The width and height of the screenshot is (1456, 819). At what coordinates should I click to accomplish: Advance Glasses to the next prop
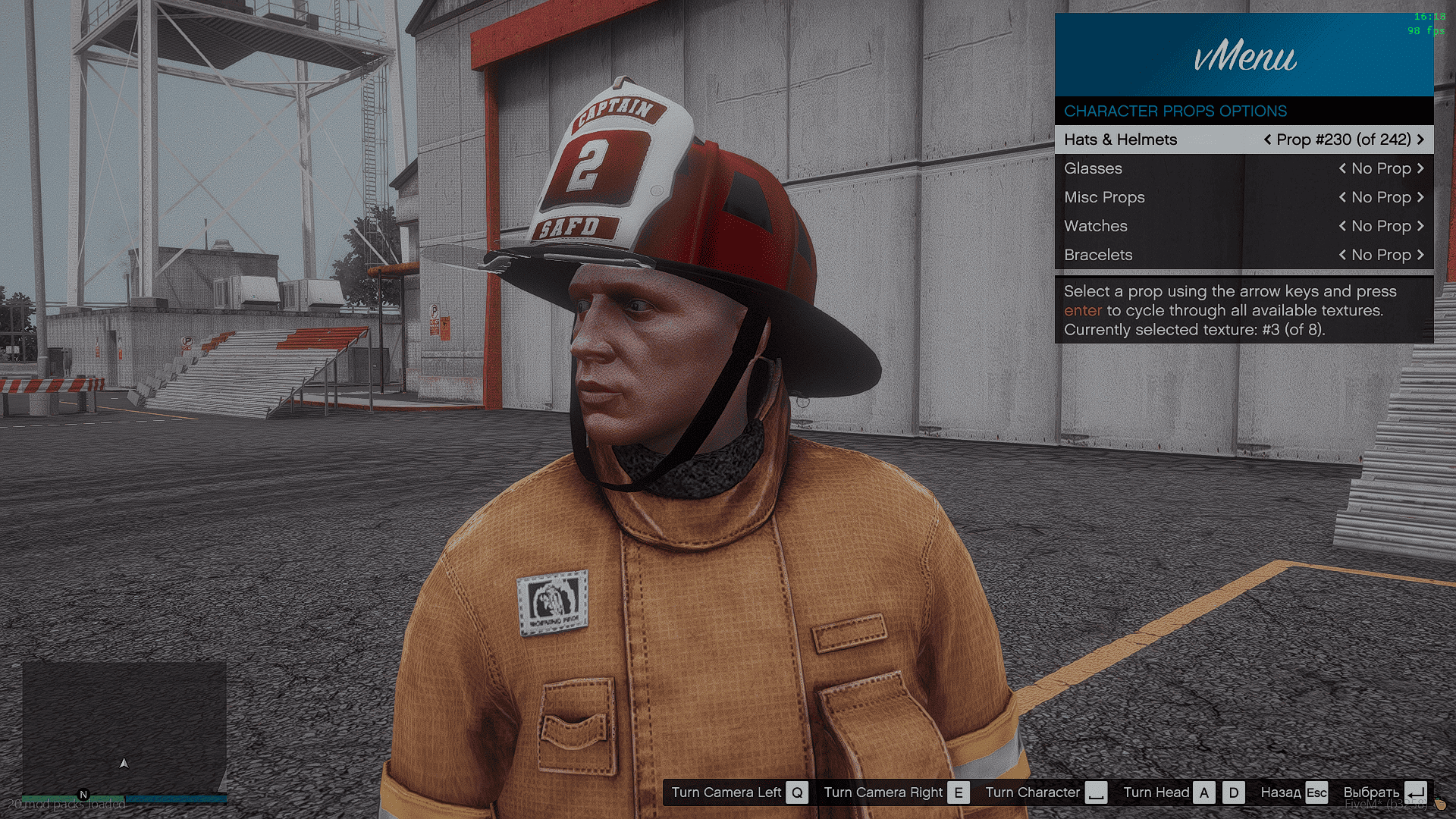1420,168
